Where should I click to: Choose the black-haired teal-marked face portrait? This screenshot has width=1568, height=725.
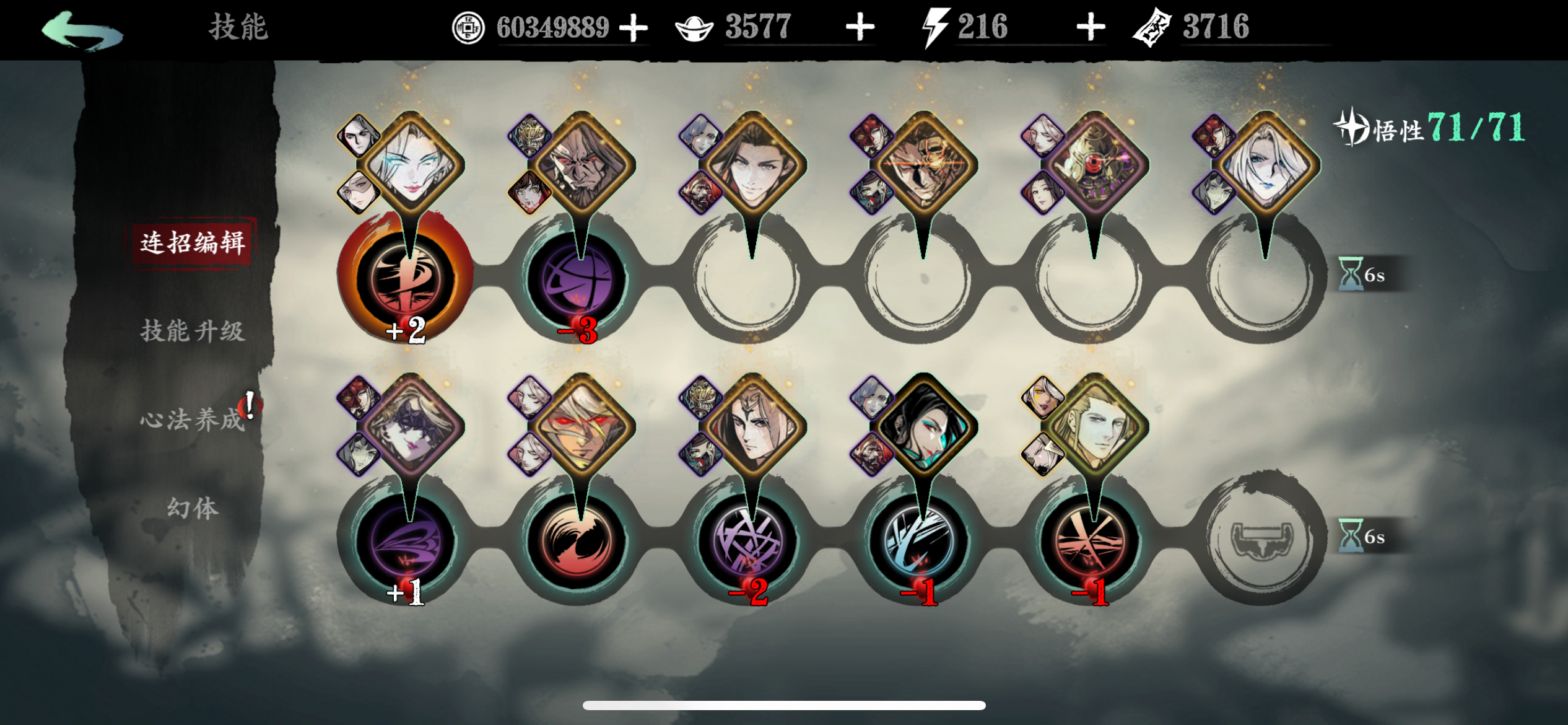(923, 428)
